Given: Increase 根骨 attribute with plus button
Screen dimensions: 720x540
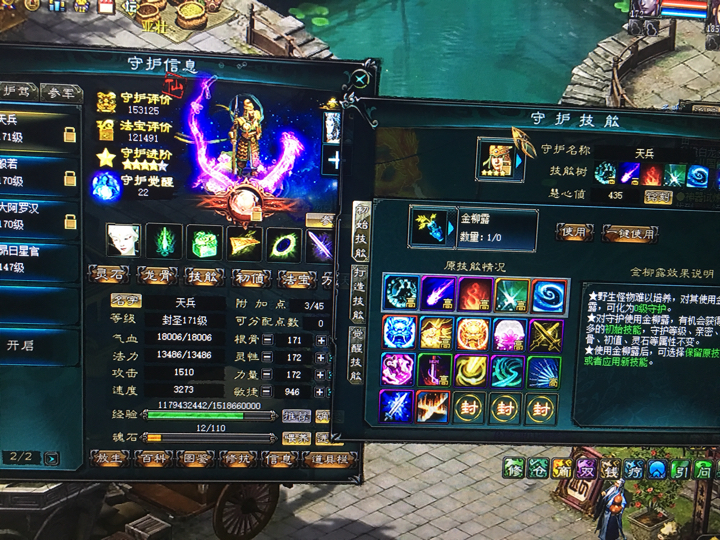Looking at the screenshot, I should 320,341.
